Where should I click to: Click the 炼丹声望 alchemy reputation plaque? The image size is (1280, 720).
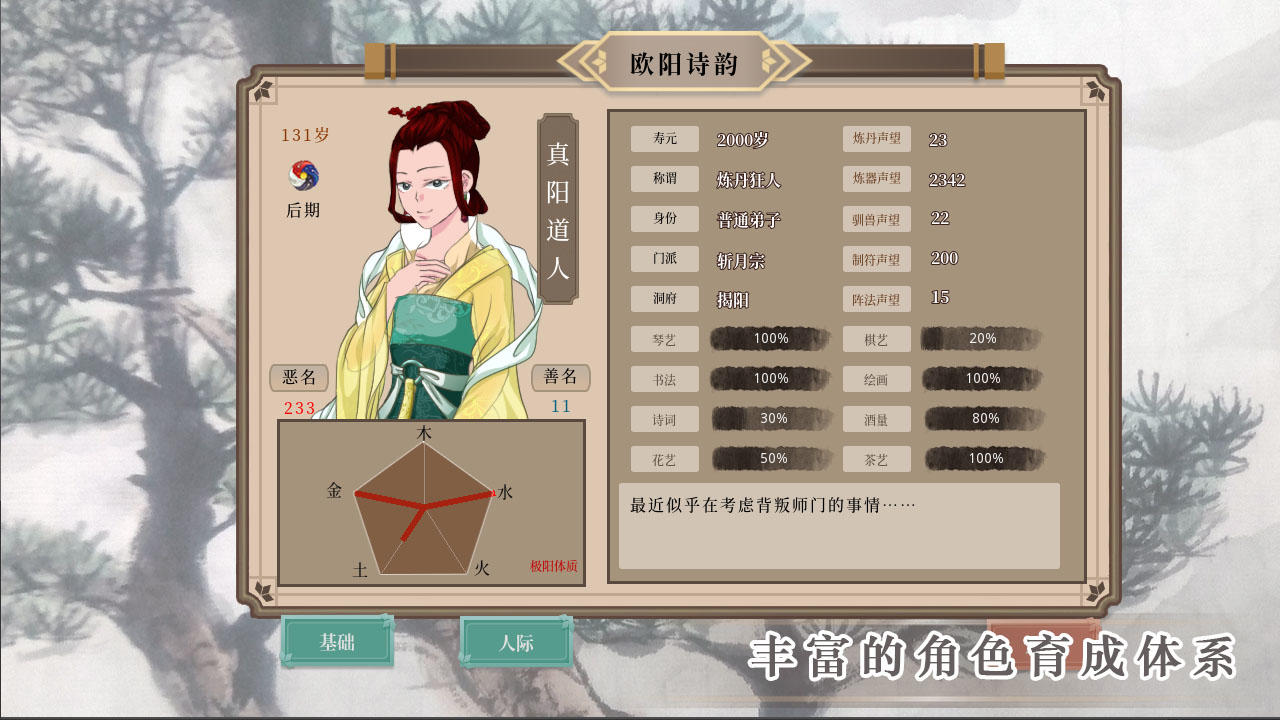tap(875, 139)
